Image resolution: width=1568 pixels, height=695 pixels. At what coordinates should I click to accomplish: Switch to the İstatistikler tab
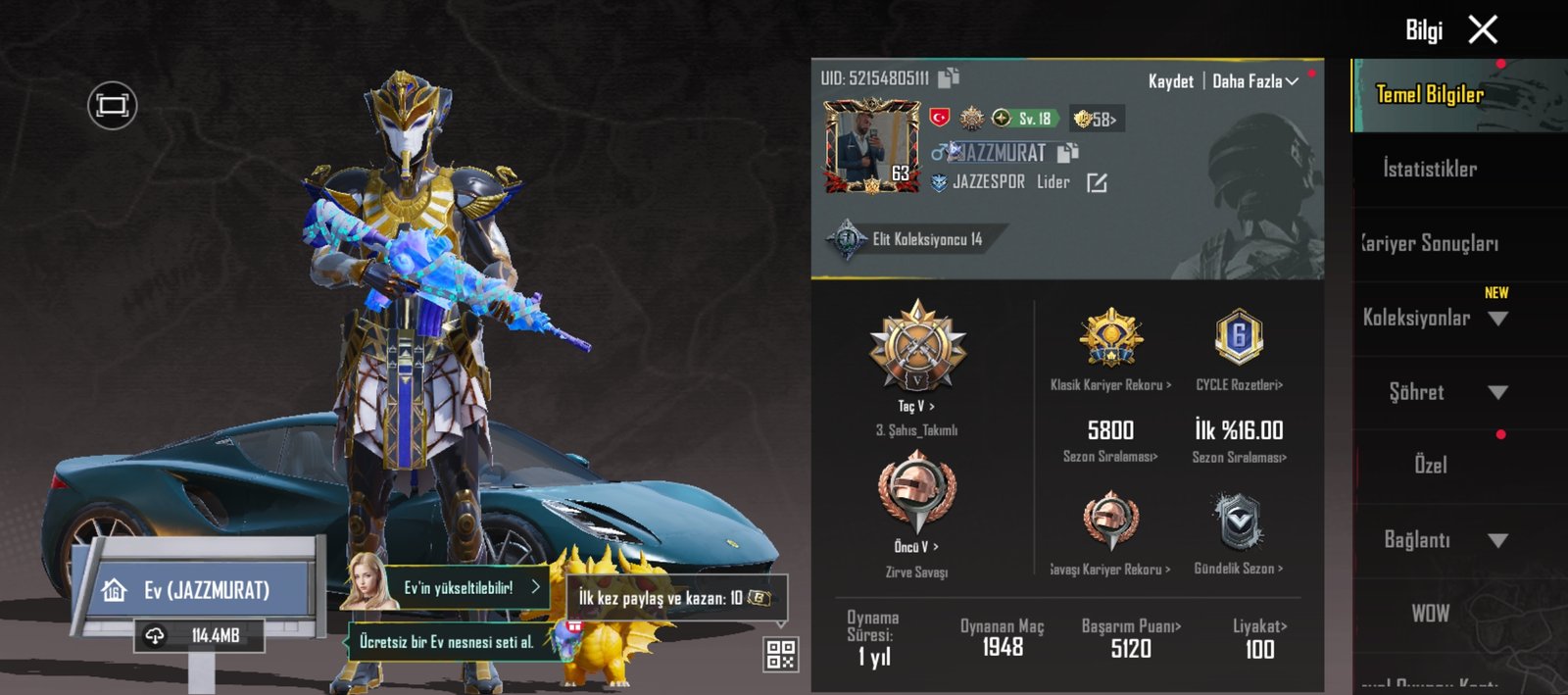click(x=1430, y=169)
